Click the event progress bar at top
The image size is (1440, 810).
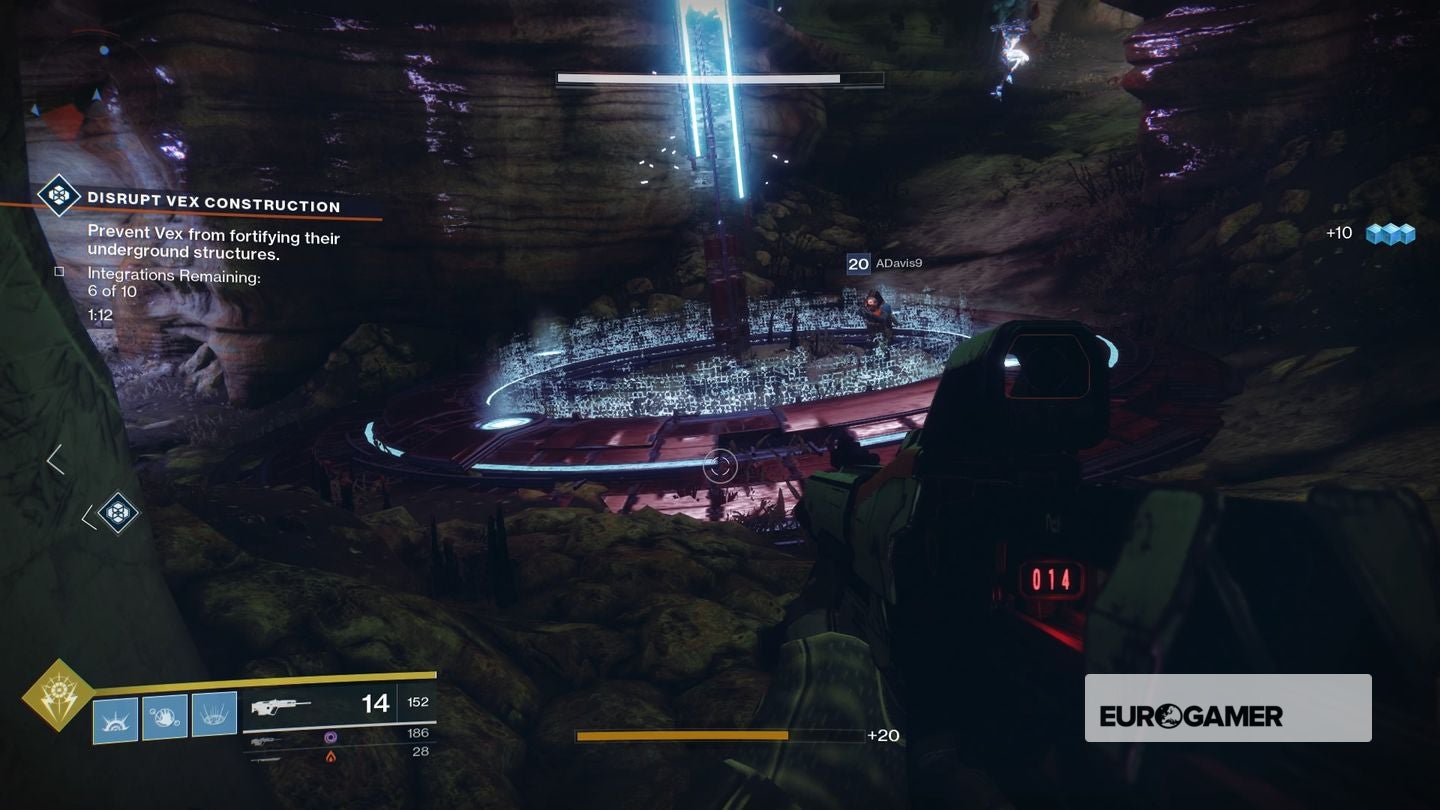pos(718,78)
